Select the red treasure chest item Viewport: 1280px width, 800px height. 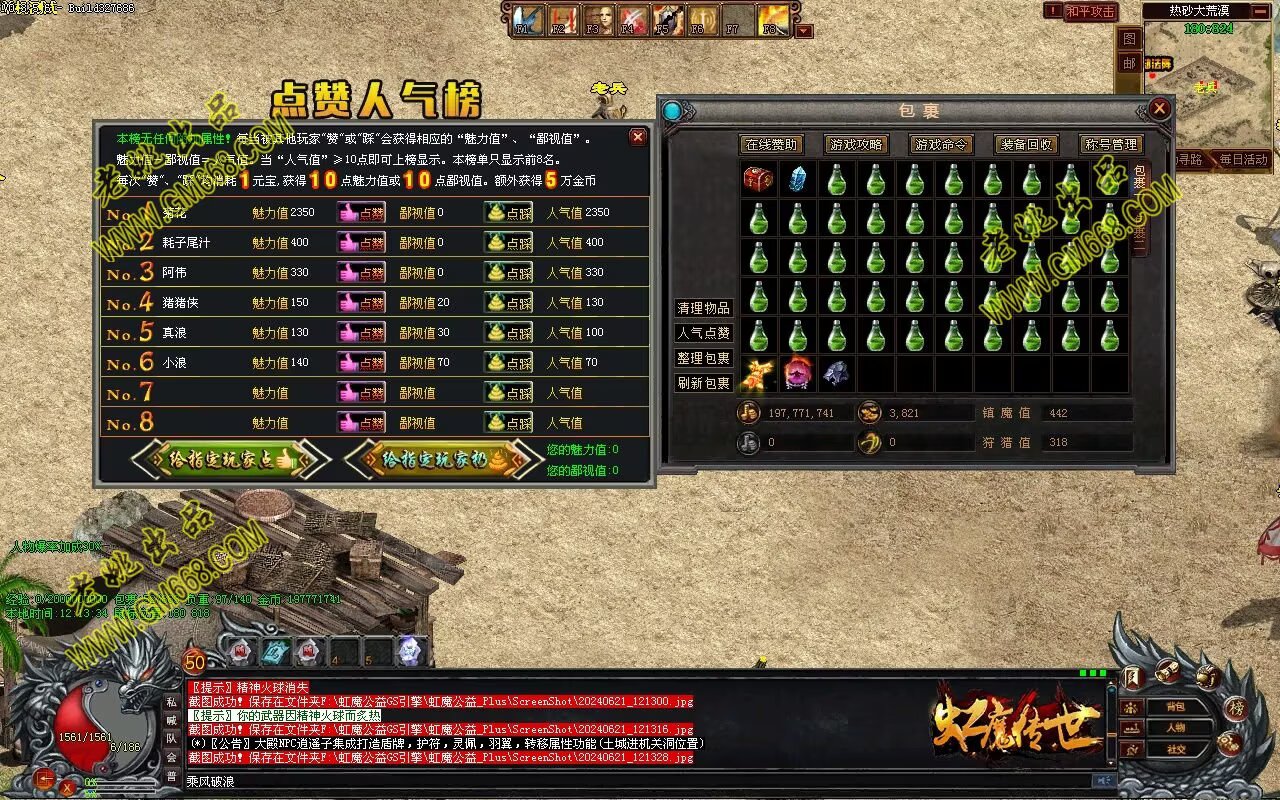coord(758,180)
